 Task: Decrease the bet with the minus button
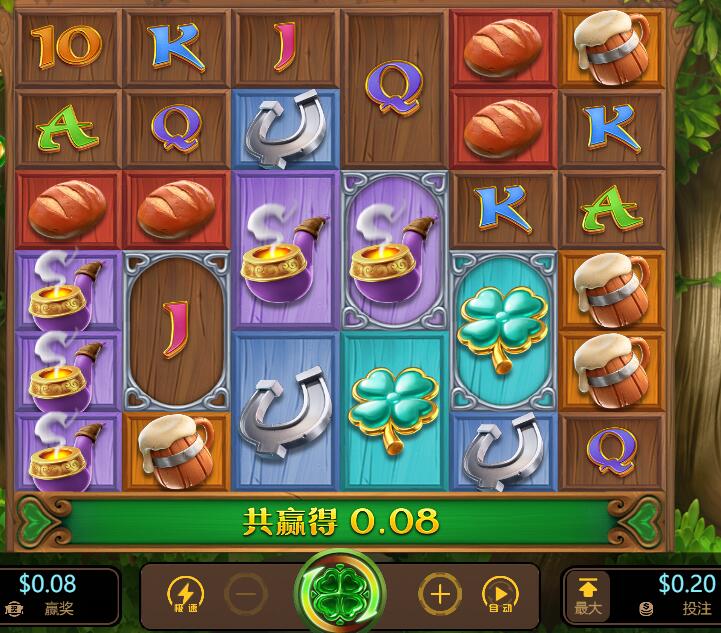(x=246, y=595)
